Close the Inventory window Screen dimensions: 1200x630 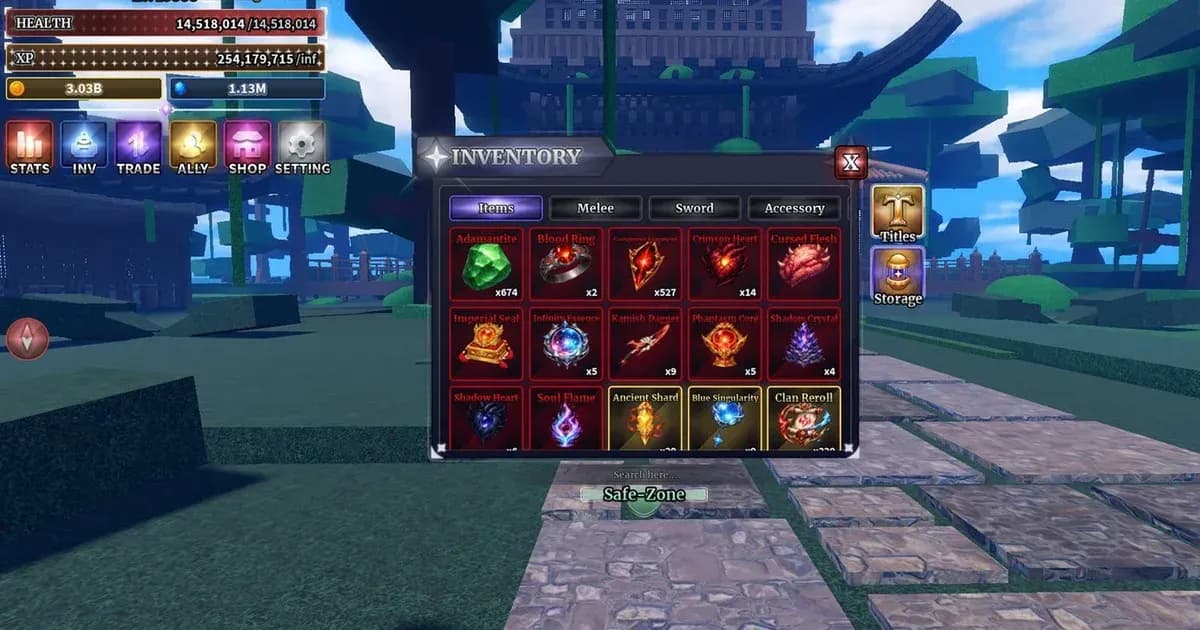[851, 162]
